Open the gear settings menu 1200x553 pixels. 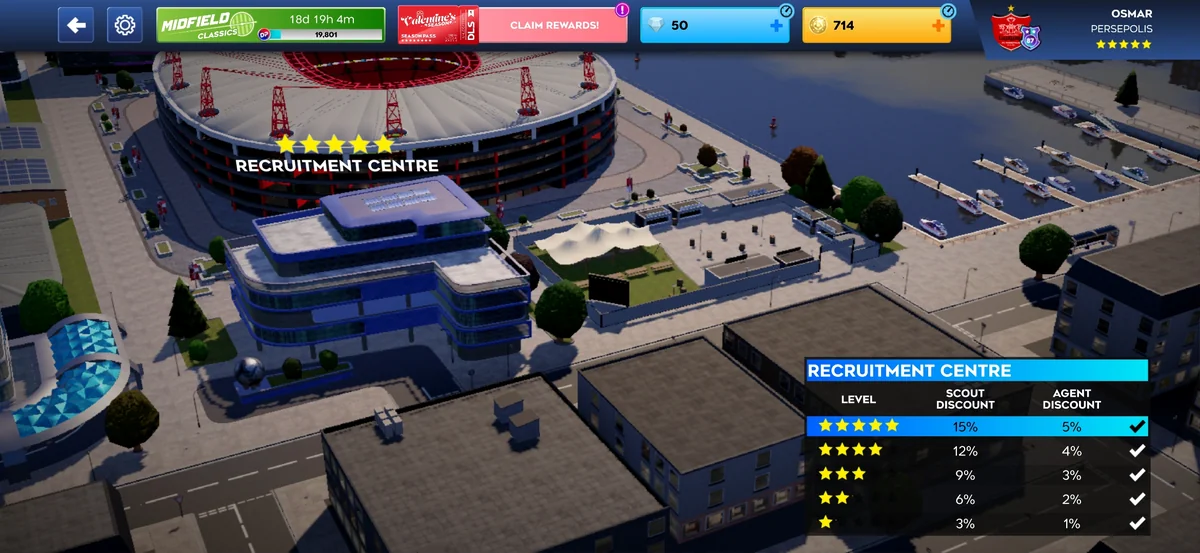tap(125, 25)
